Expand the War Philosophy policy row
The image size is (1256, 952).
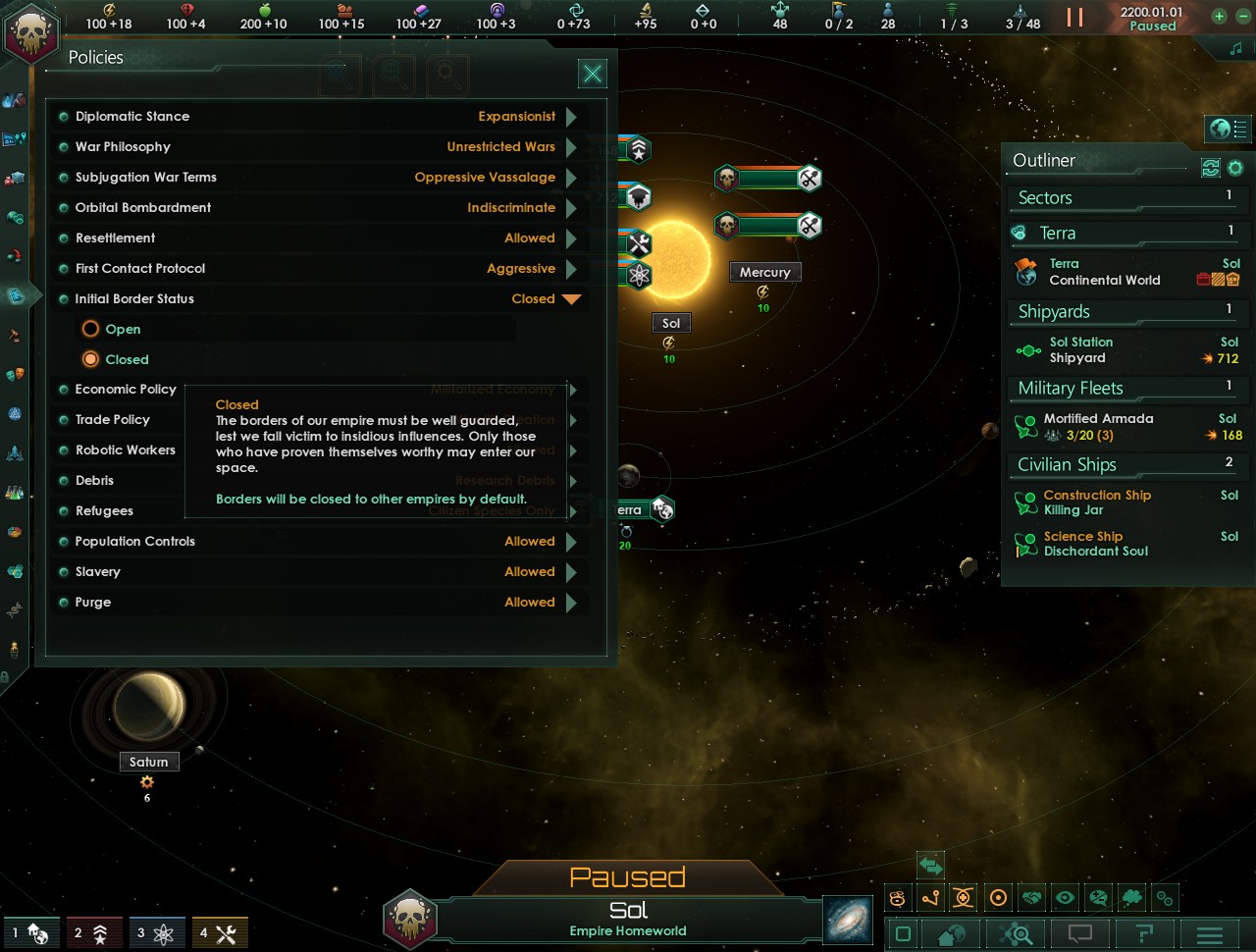click(x=571, y=147)
